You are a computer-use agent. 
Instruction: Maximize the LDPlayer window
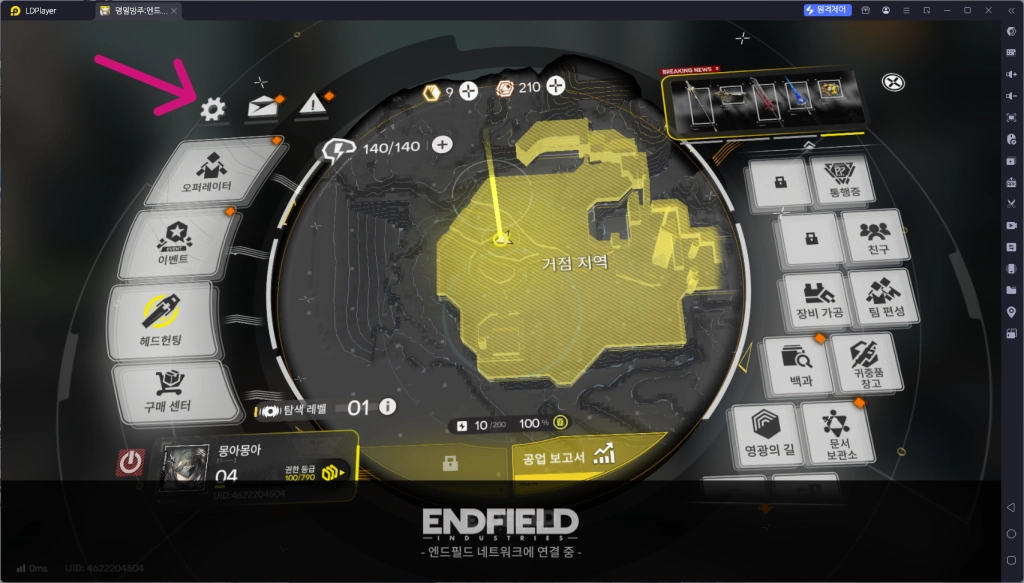(967, 9)
